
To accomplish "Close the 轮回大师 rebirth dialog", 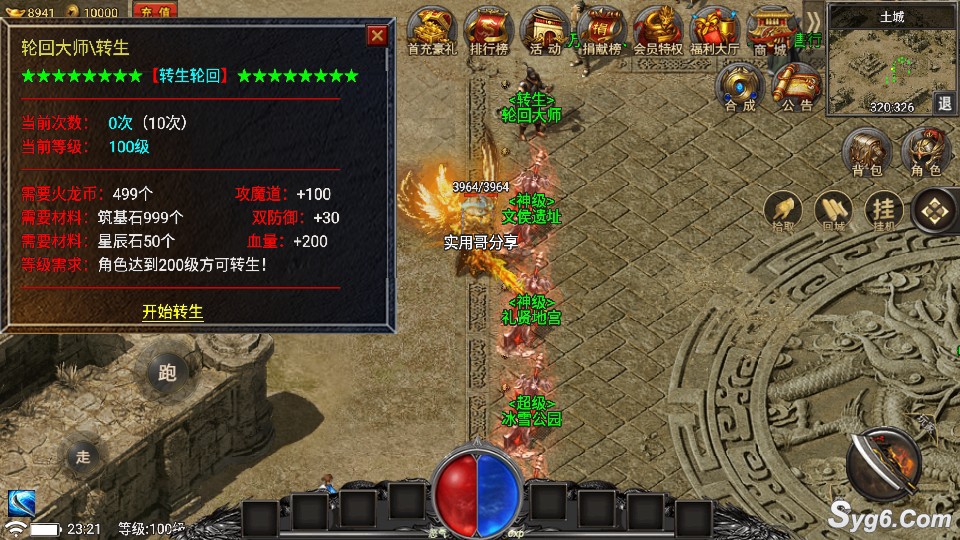I will (x=377, y=37).
